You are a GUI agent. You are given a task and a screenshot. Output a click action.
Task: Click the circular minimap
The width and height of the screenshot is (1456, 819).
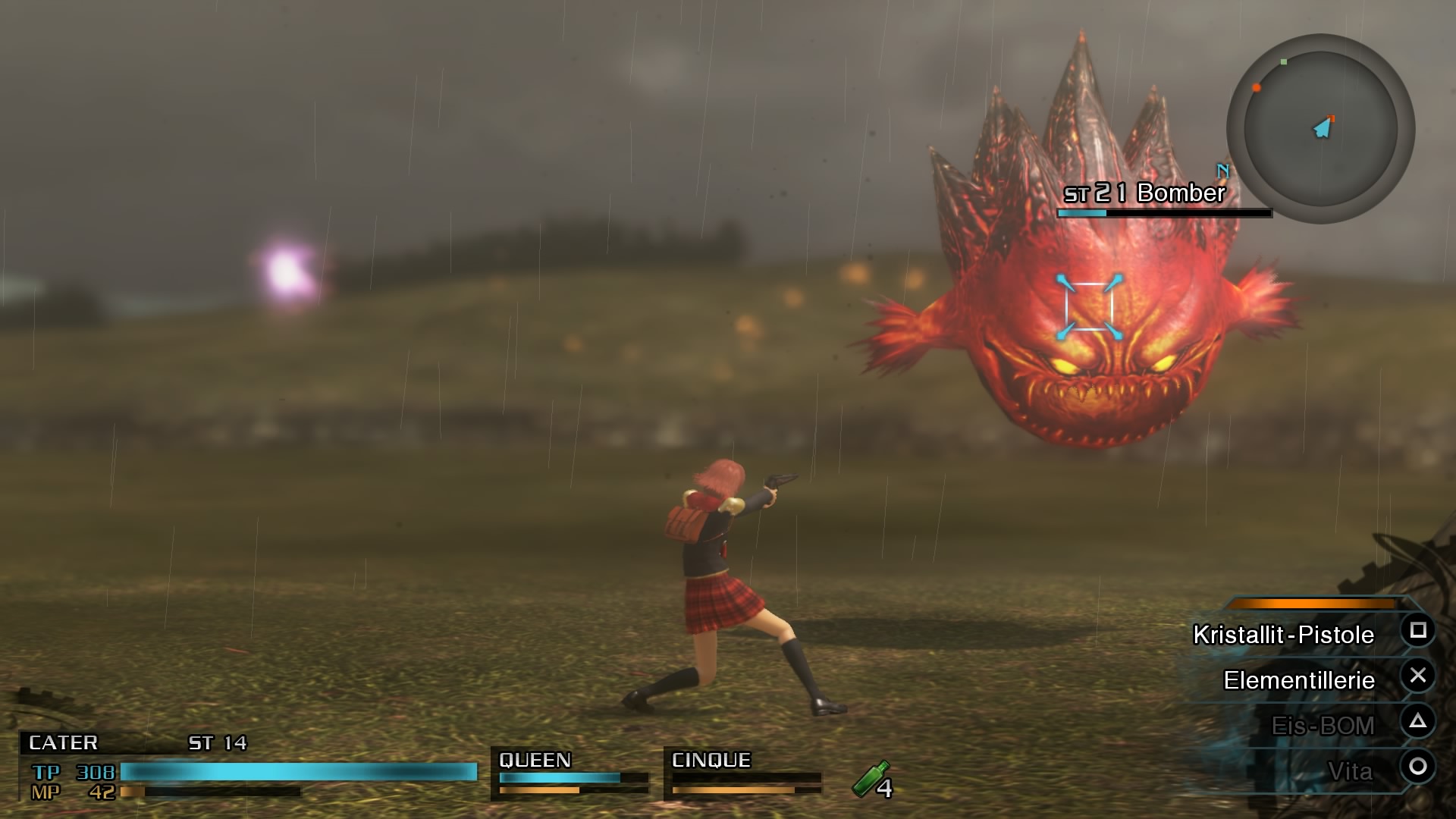[x=1320, y=129]
